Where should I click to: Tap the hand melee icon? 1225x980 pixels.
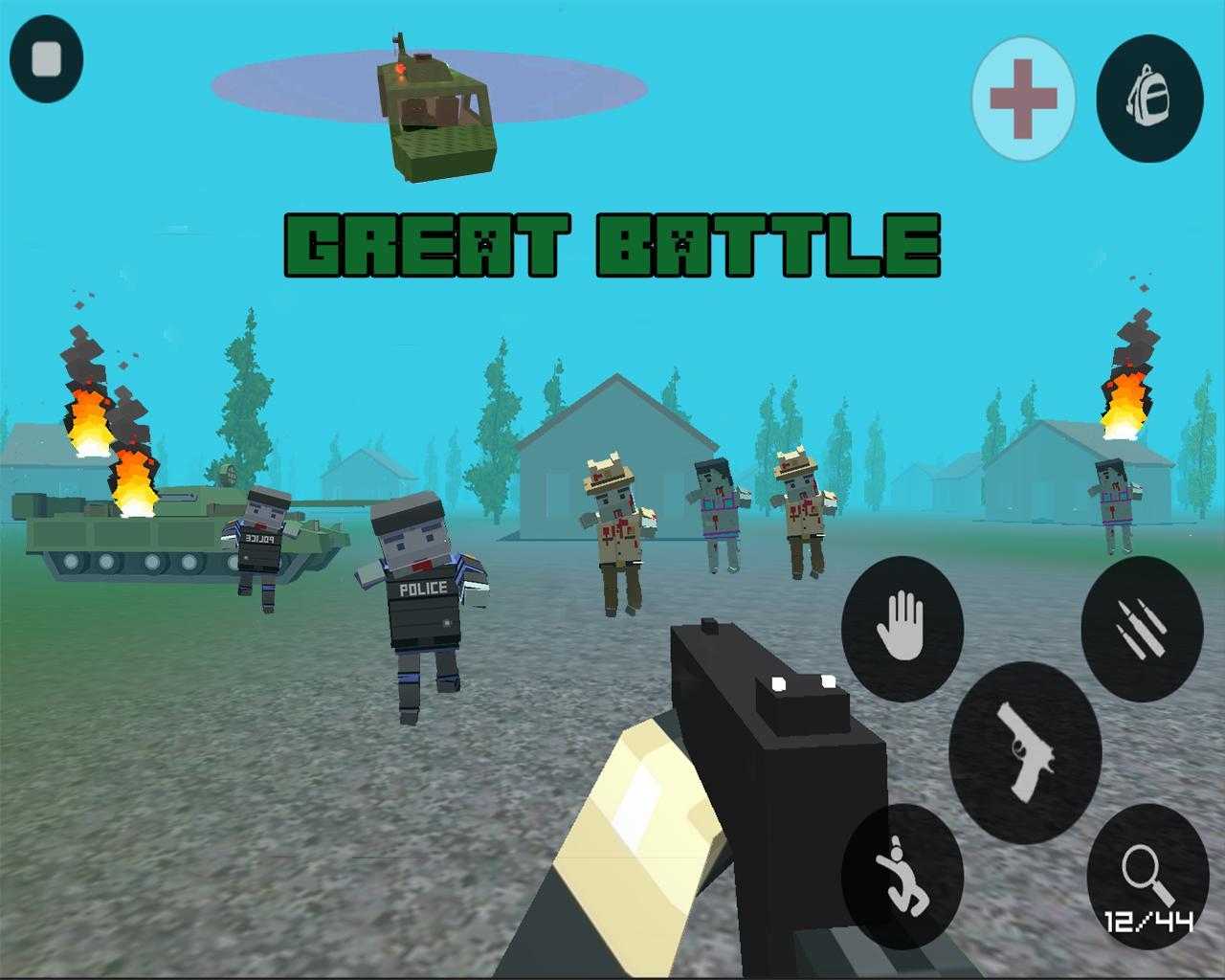[901, 627]
